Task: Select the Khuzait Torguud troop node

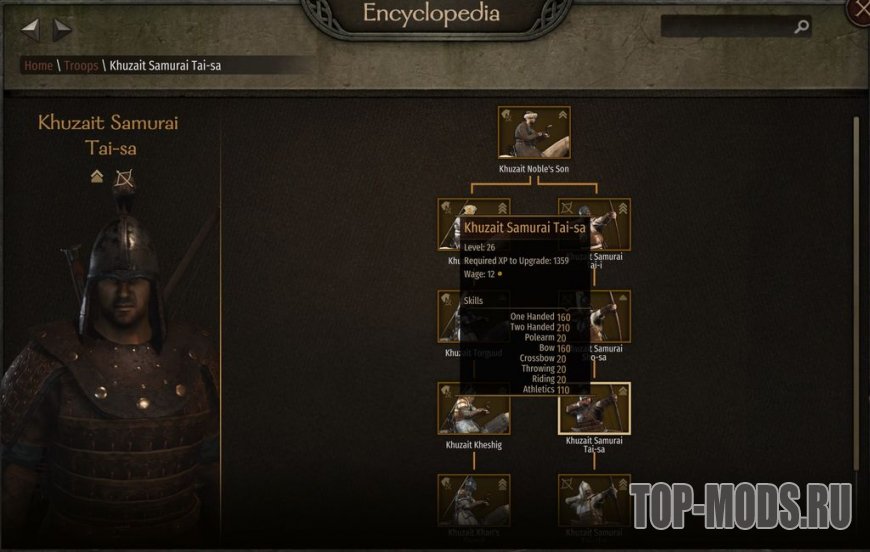Action: (450, 316)
